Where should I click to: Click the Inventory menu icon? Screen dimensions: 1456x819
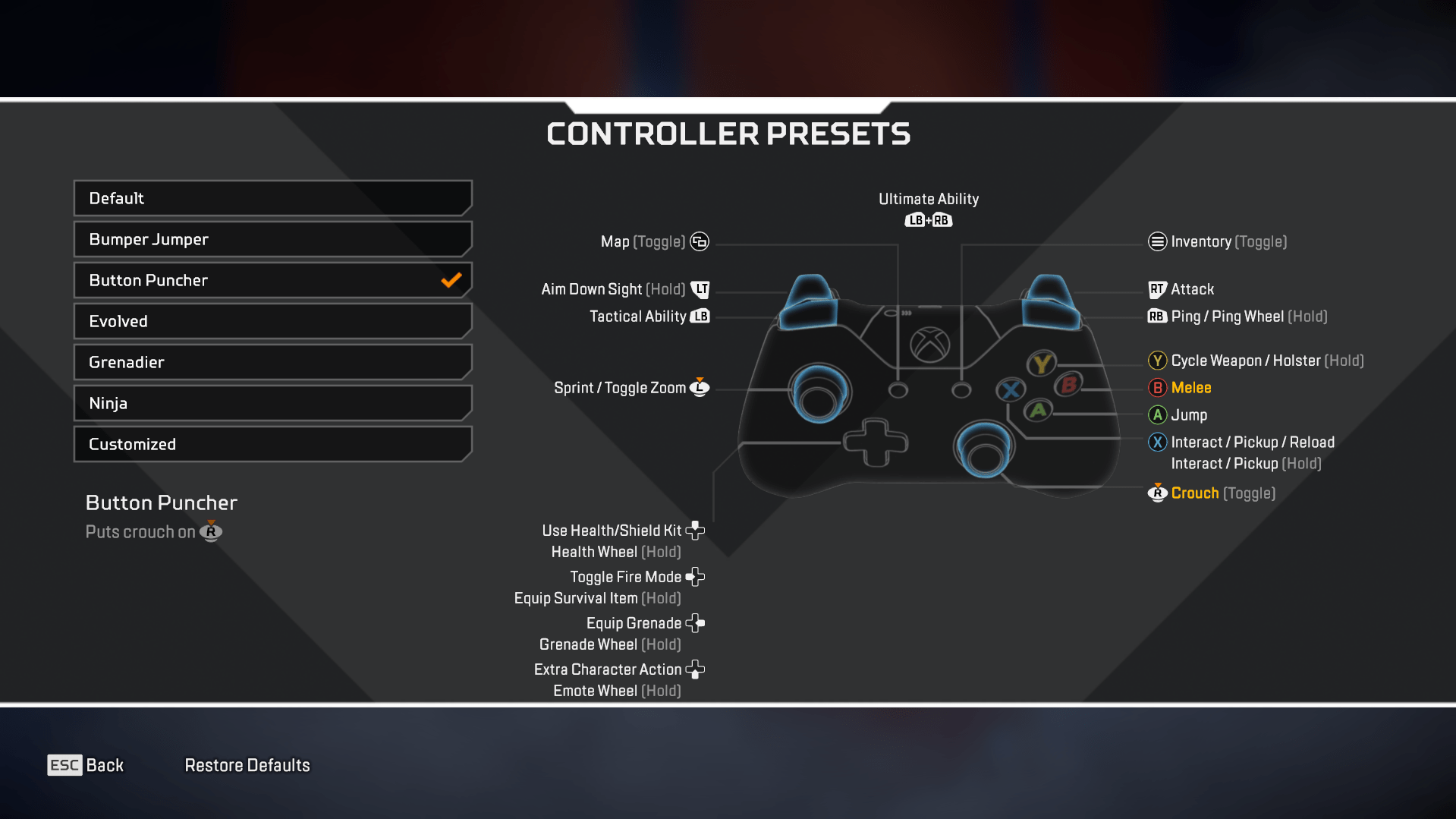click(x=1156, y=241)
